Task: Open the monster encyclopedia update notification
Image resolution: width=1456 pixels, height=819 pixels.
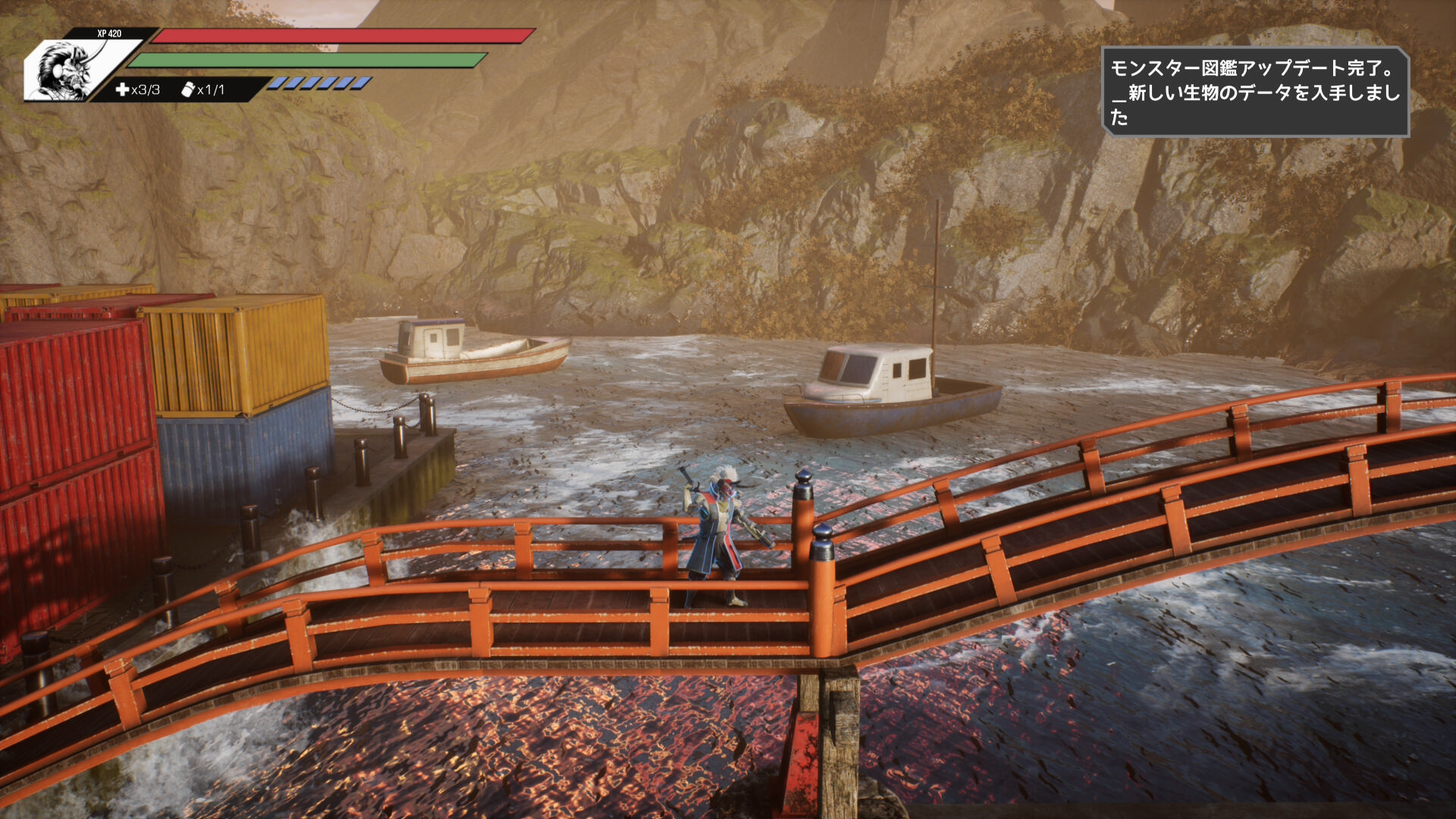Action: (x=1254, y=93)
